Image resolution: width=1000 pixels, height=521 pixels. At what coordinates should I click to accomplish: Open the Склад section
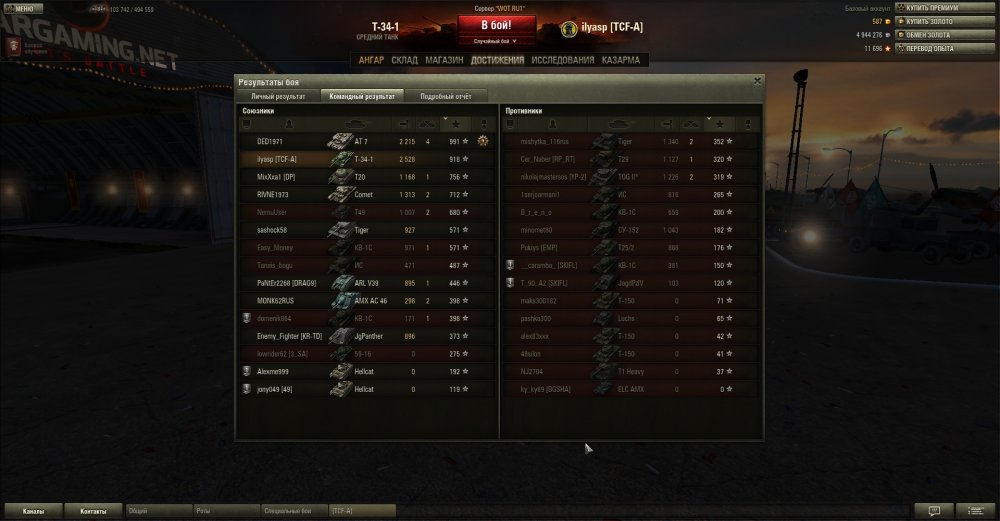tap(404, 60)
